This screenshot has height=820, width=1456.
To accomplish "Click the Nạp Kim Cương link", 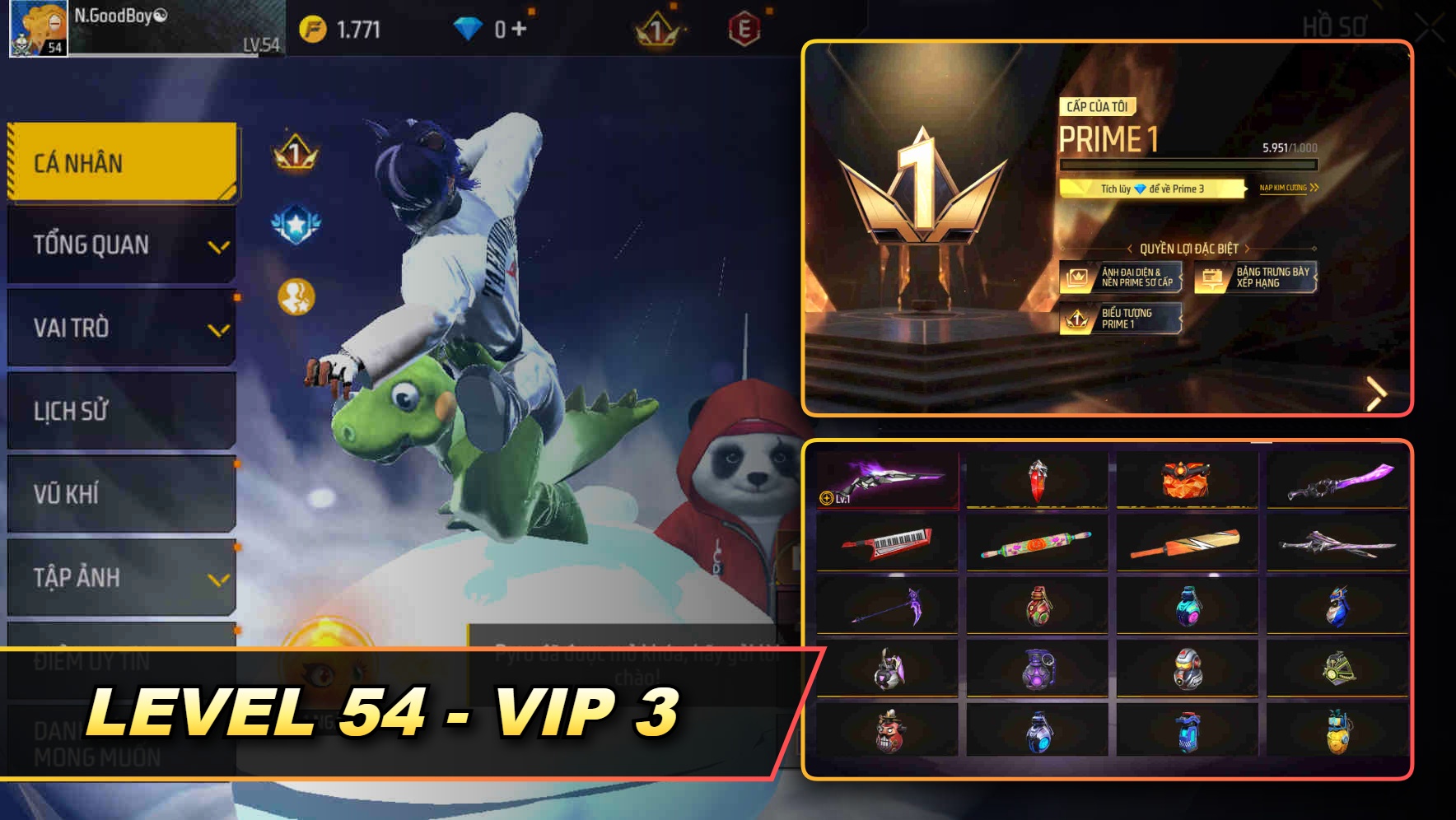I will coord(1286,188).
